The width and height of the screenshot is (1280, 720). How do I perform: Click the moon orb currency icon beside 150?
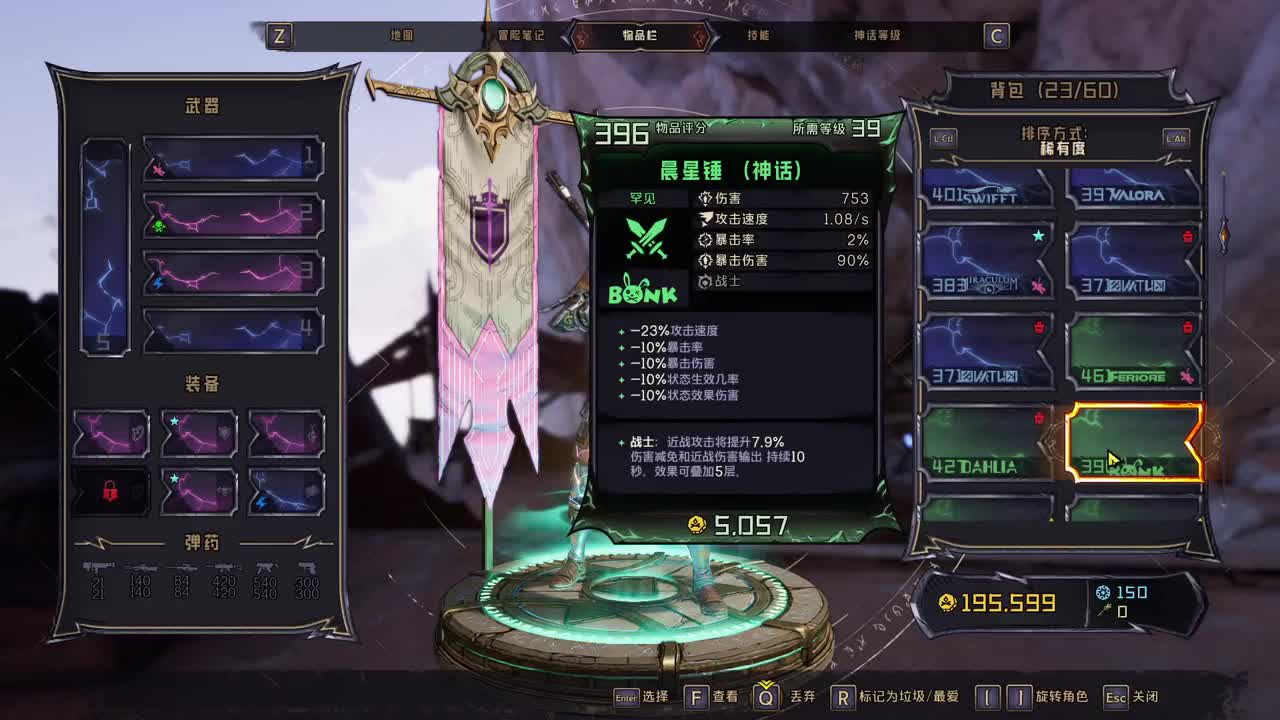[1103, 592]
